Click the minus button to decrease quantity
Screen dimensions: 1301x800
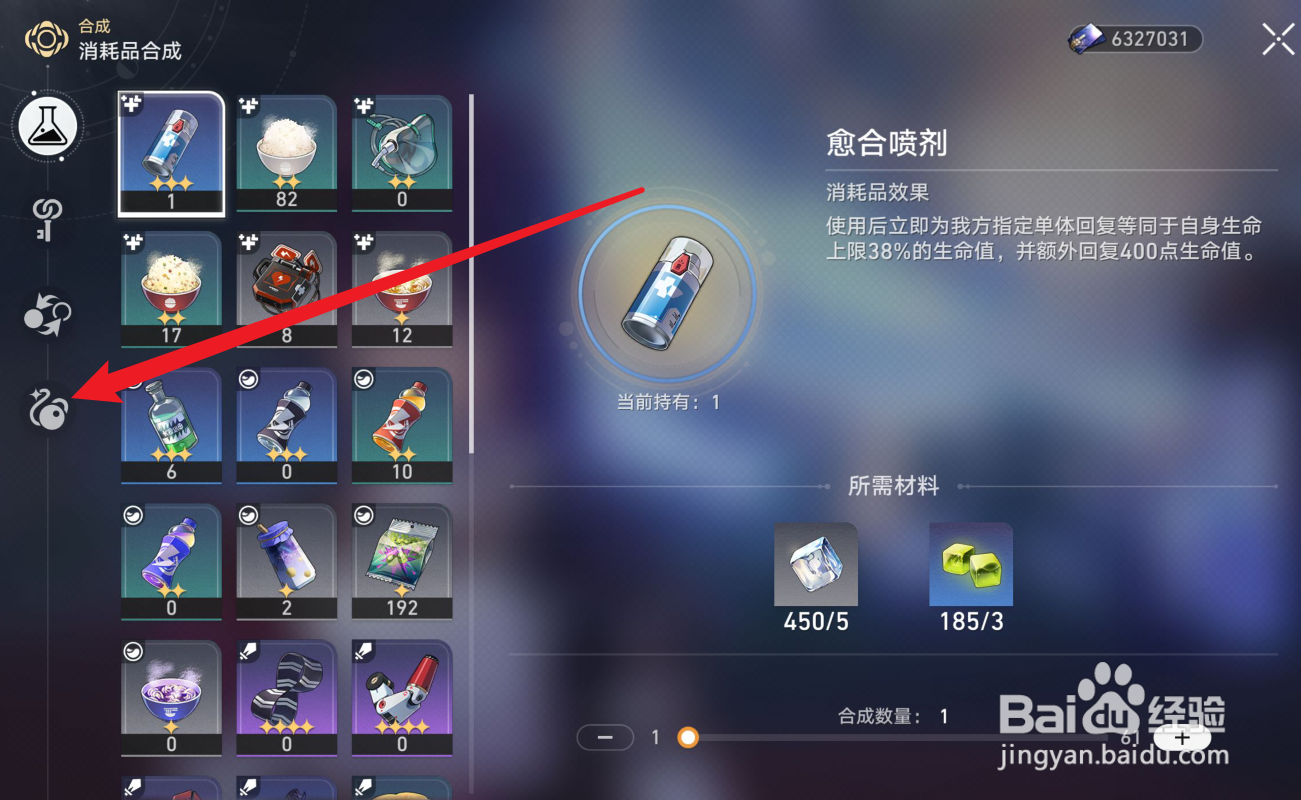(604, 737)
